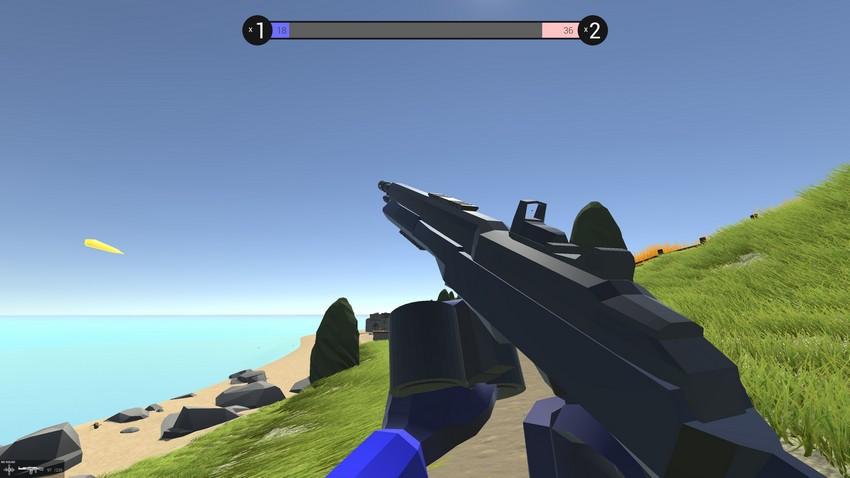Screen dimensions: 850x478
Task: Select the rifle weapon icon
Action: tap(29, 468)
